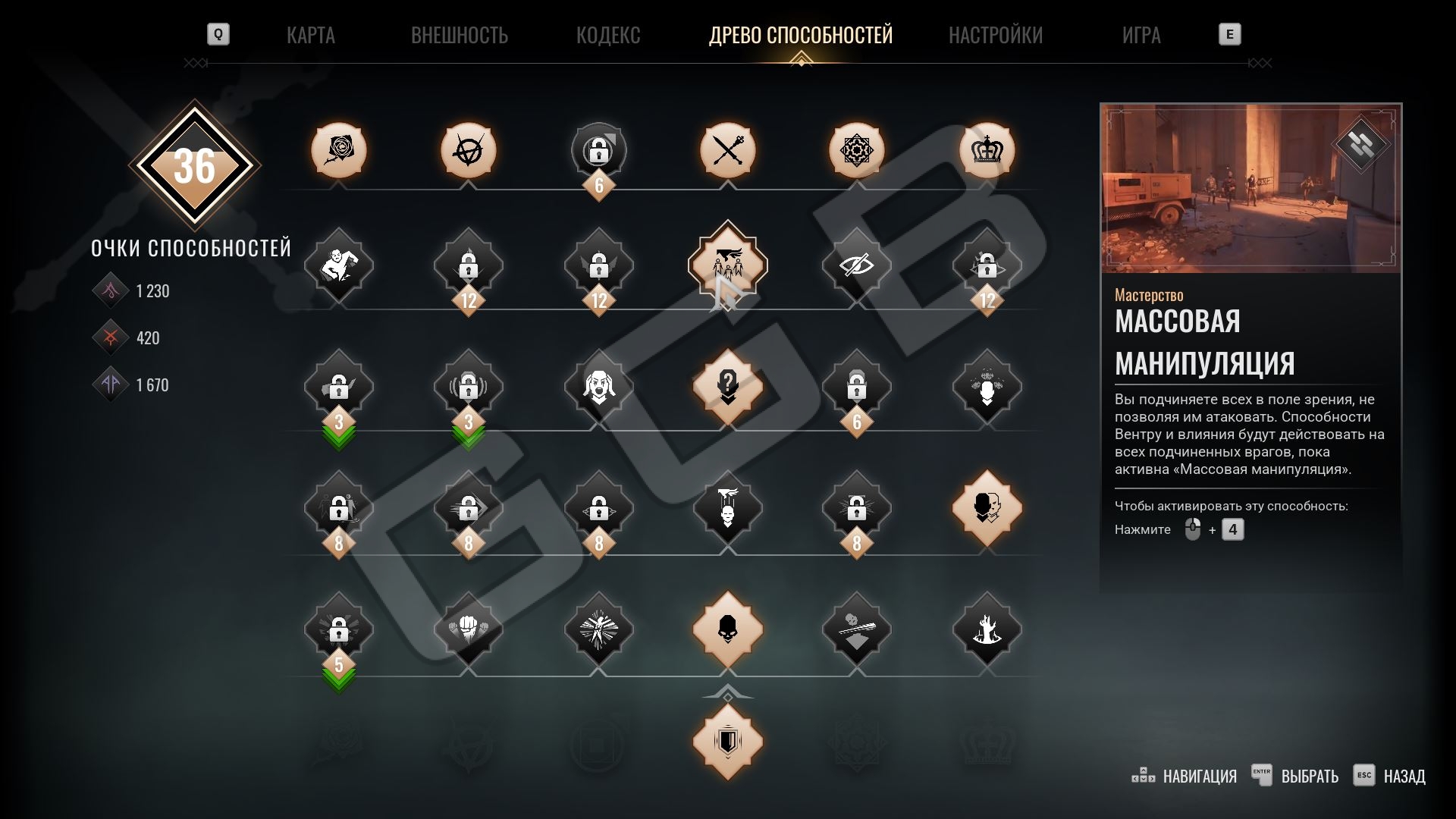Choose the screaming face ability node
1456x819 pixels.
tap(598, 386)
